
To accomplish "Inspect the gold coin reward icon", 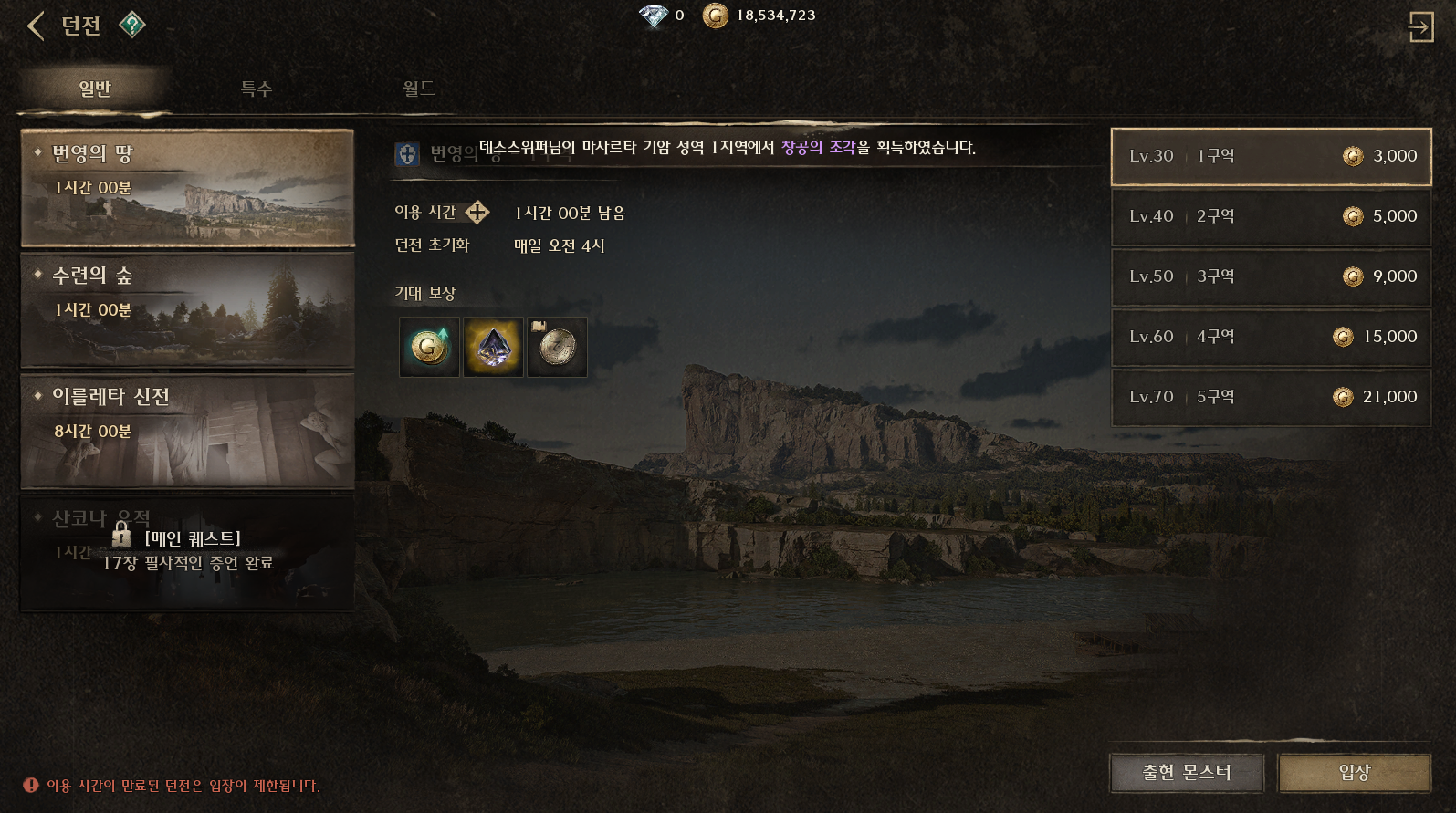I will pyautogui.click(x=429, y=347).
